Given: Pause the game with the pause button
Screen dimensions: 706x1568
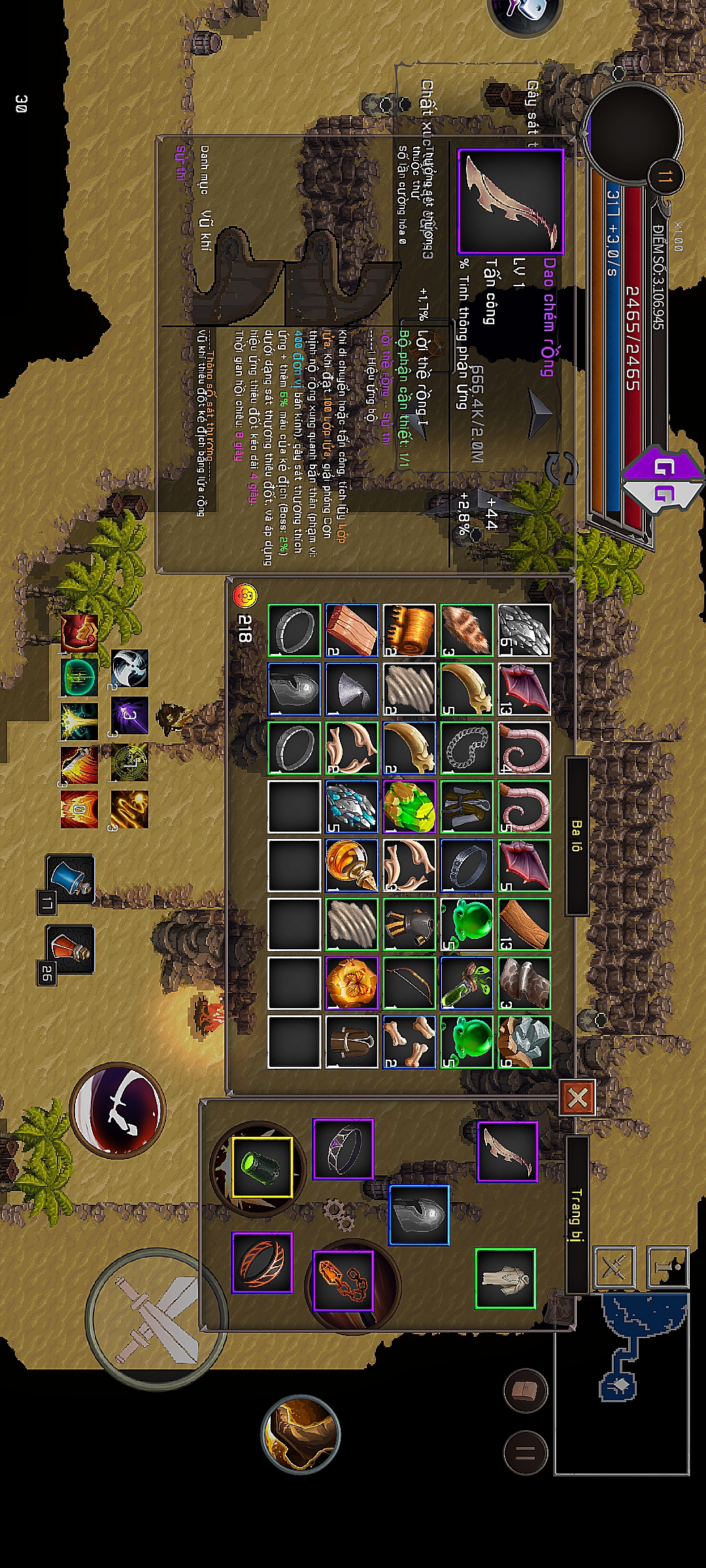Looking at the screenshot, I should click(526, 1453).
